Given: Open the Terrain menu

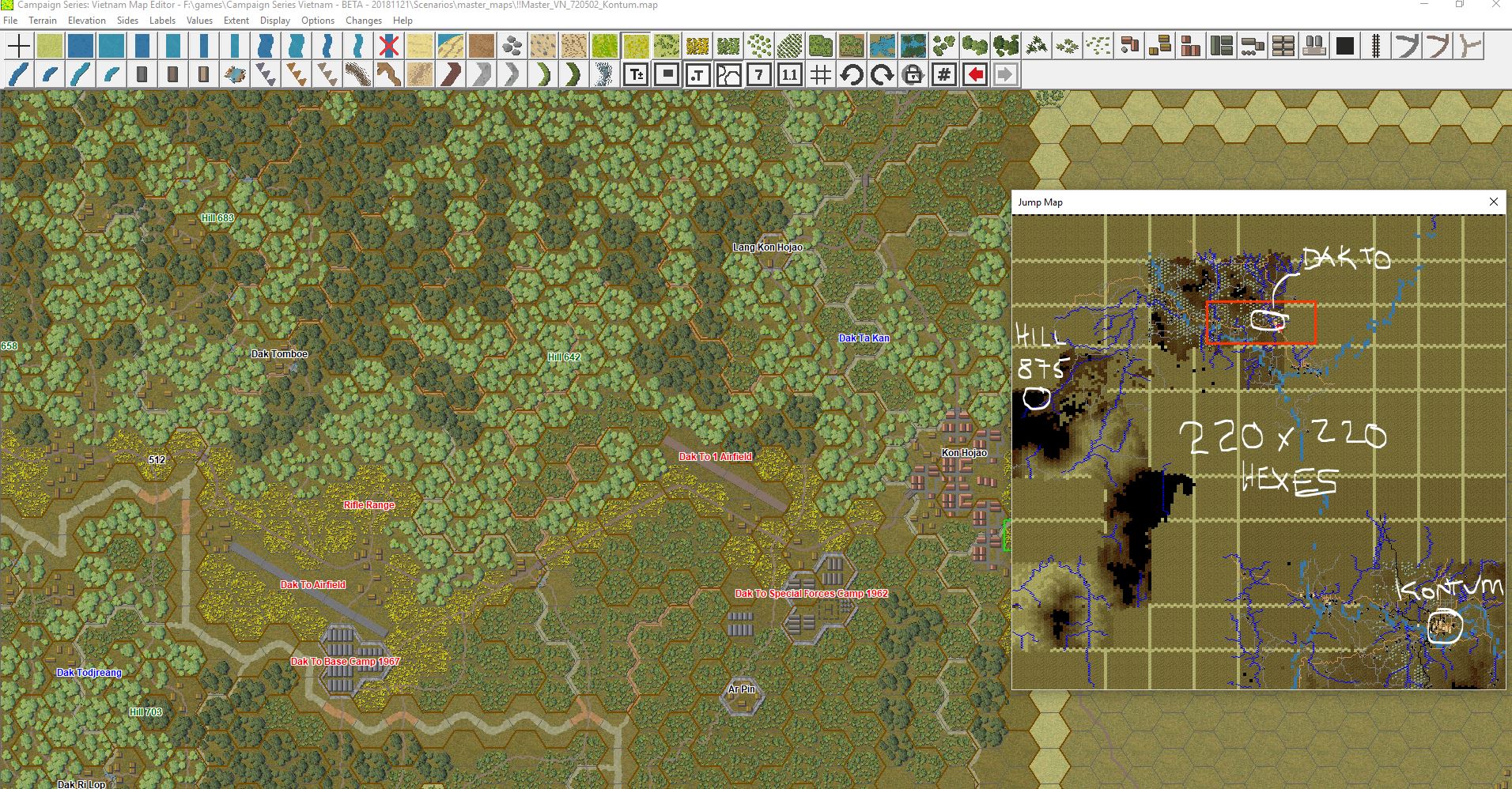Looking at the screenshot, I should pyautogui.click(x=43, y=21).
